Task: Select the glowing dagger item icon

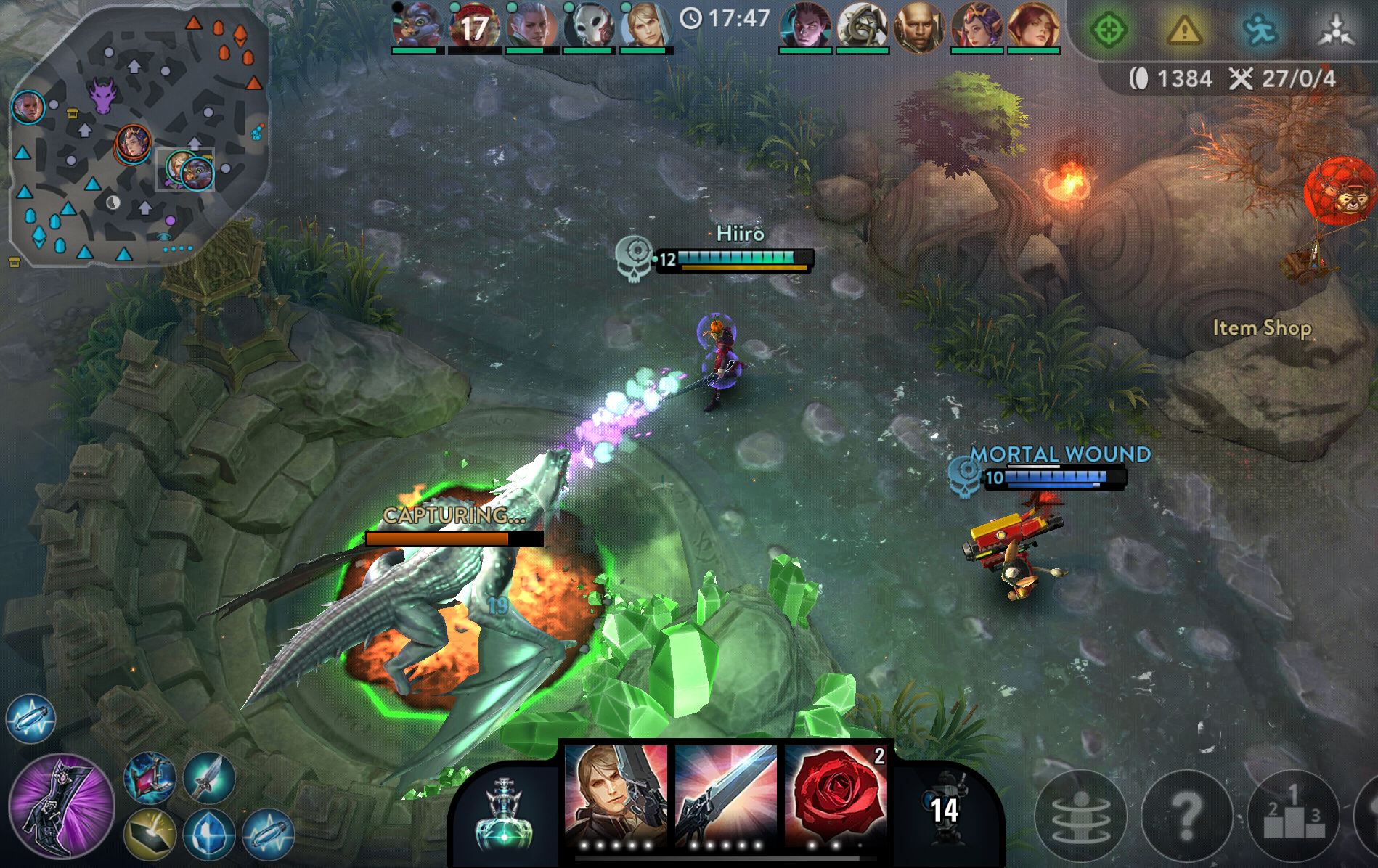Action: pos(209,777)
